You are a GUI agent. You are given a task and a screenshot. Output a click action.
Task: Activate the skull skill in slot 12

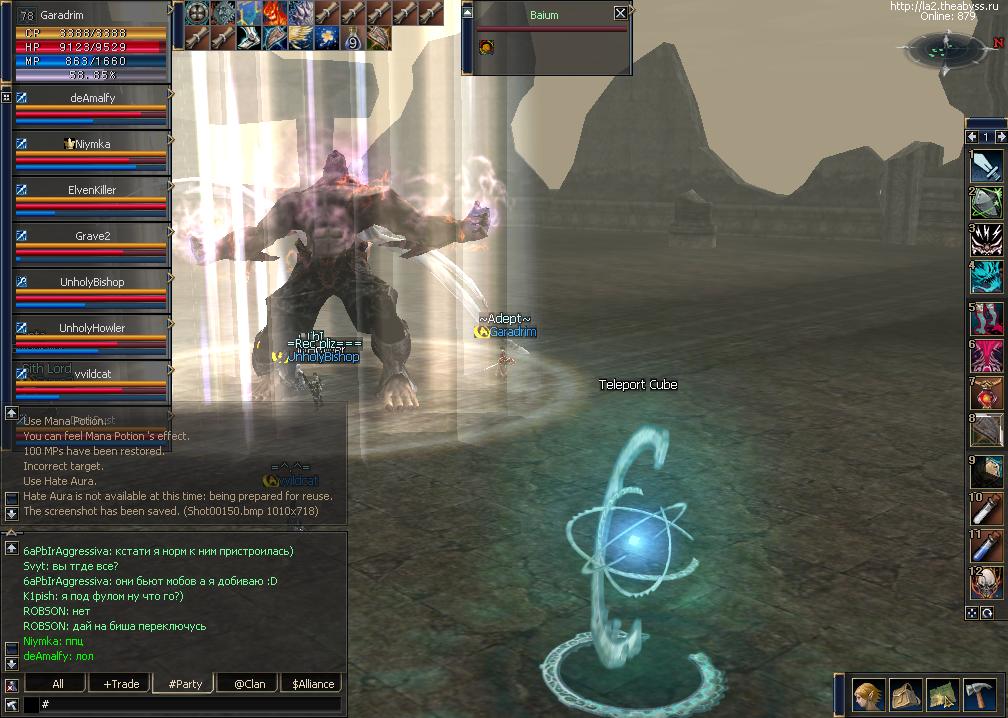pyautogui.click(x=988, y=585)
